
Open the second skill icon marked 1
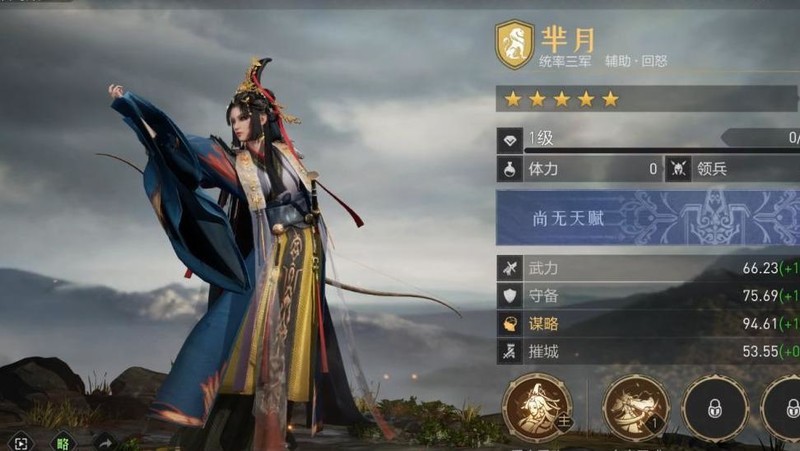click(x=636, y=407)
